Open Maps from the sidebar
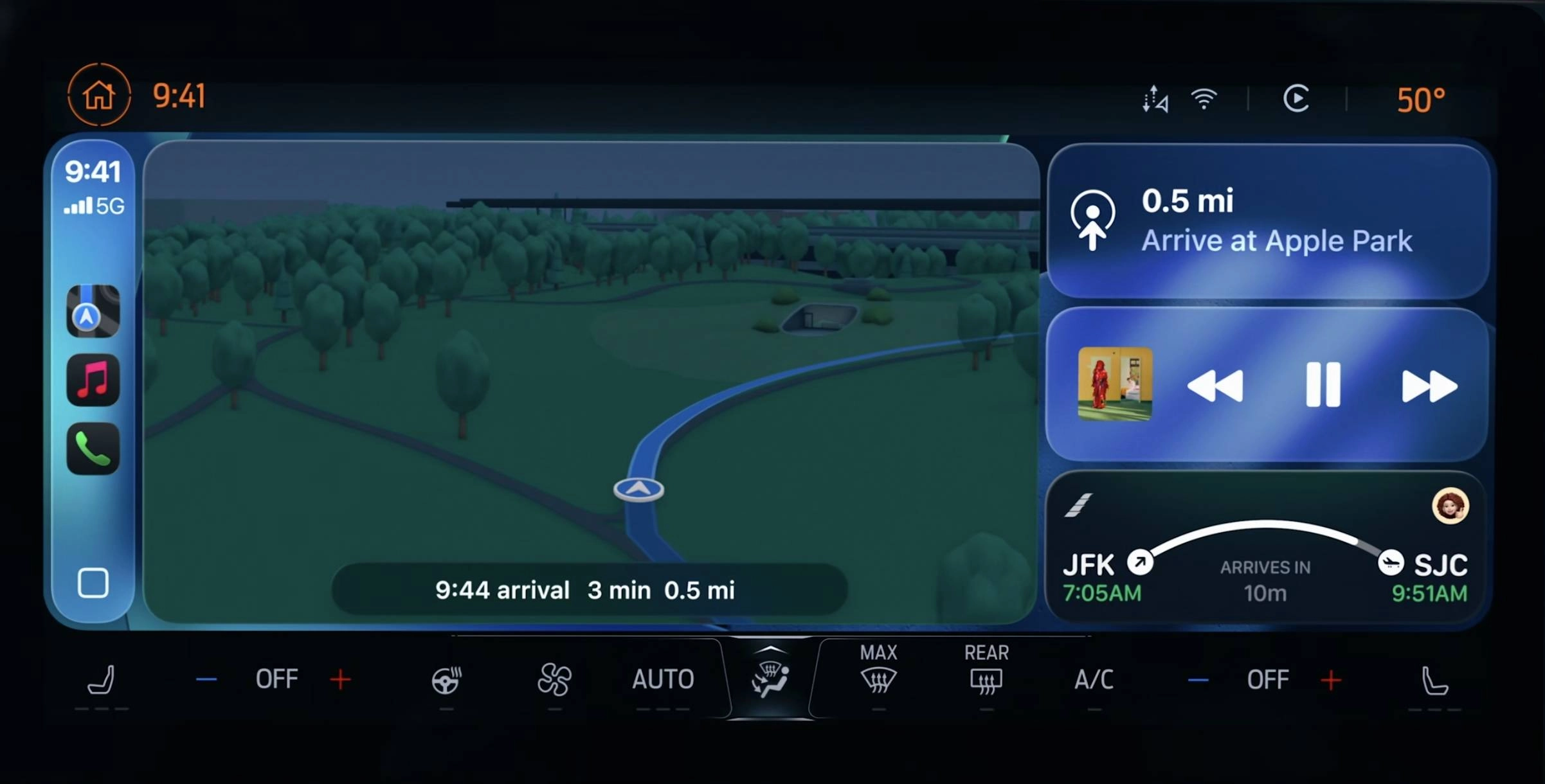 [93, 310]
